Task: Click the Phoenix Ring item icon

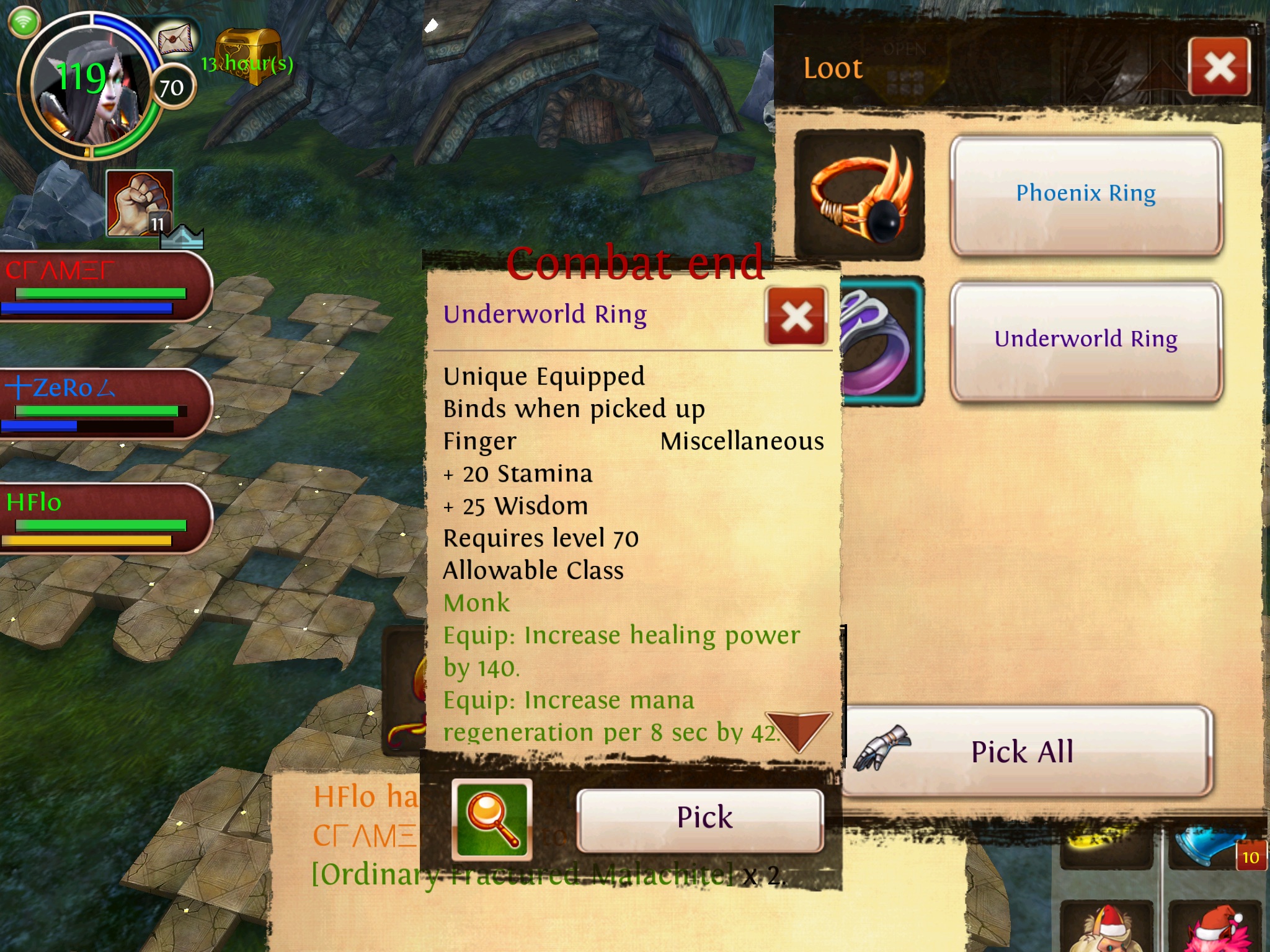Action: 859,194
